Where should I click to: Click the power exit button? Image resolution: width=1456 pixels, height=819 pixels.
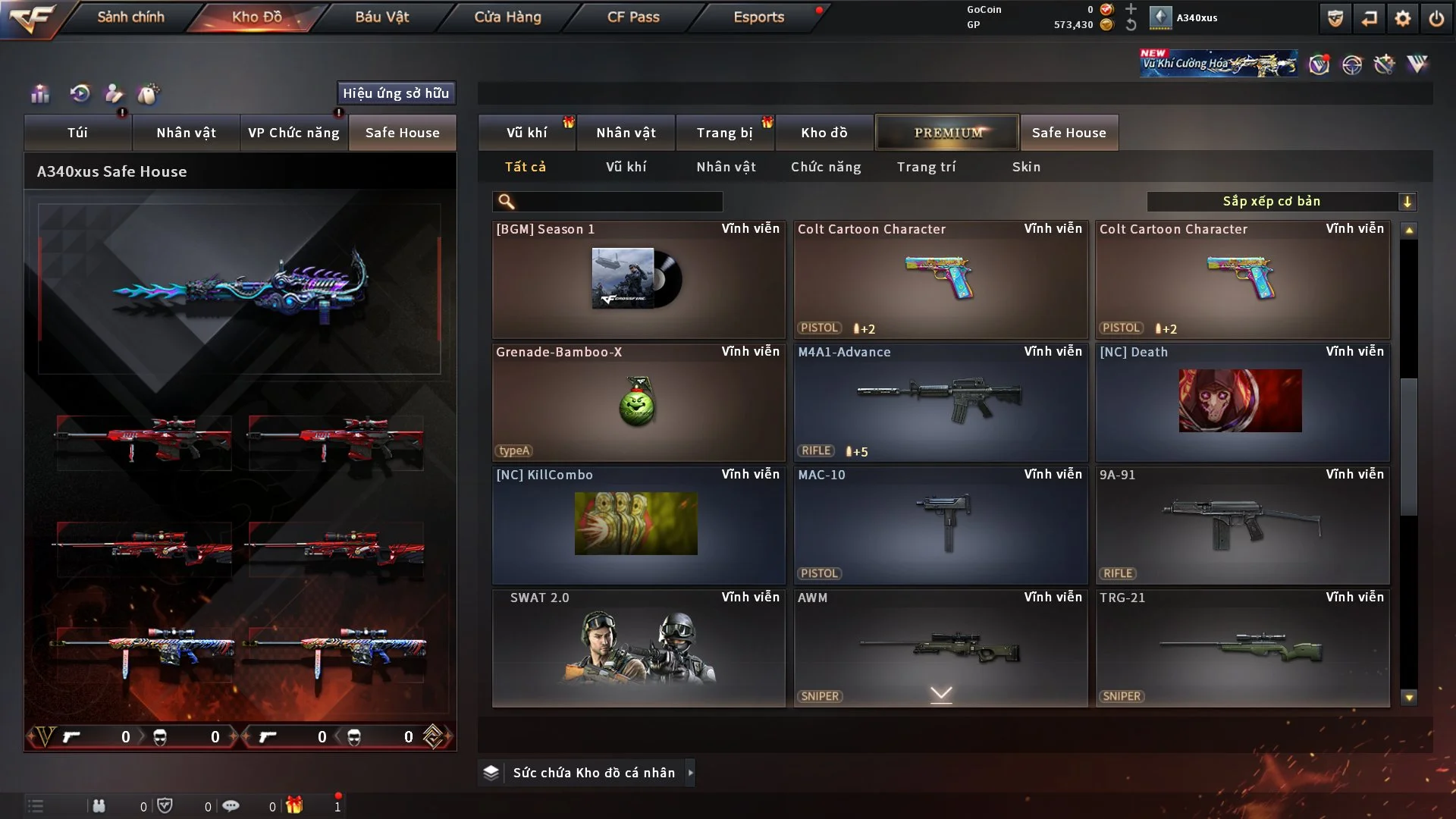1436,18
